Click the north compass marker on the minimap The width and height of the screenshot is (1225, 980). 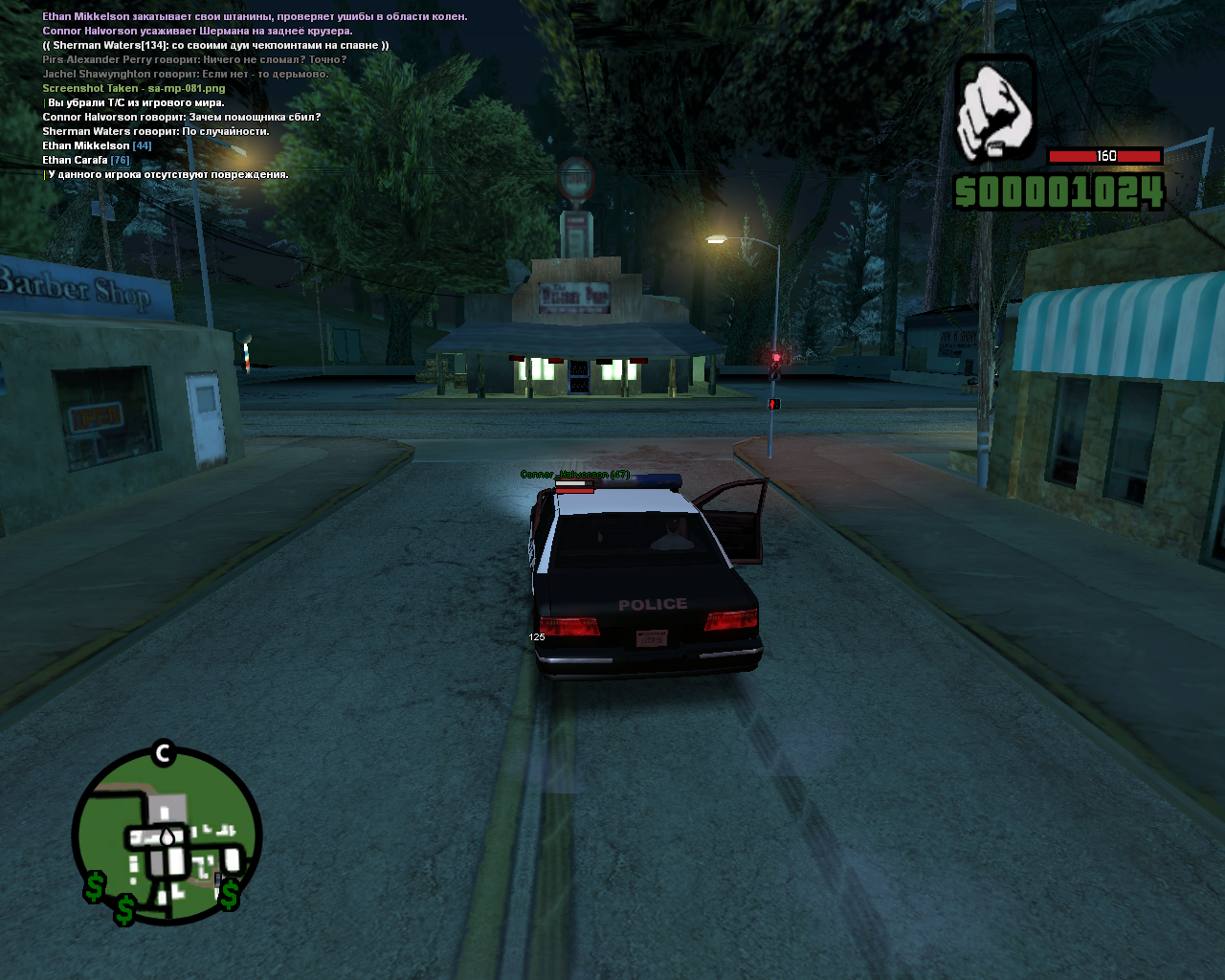(x=163, y=754)
